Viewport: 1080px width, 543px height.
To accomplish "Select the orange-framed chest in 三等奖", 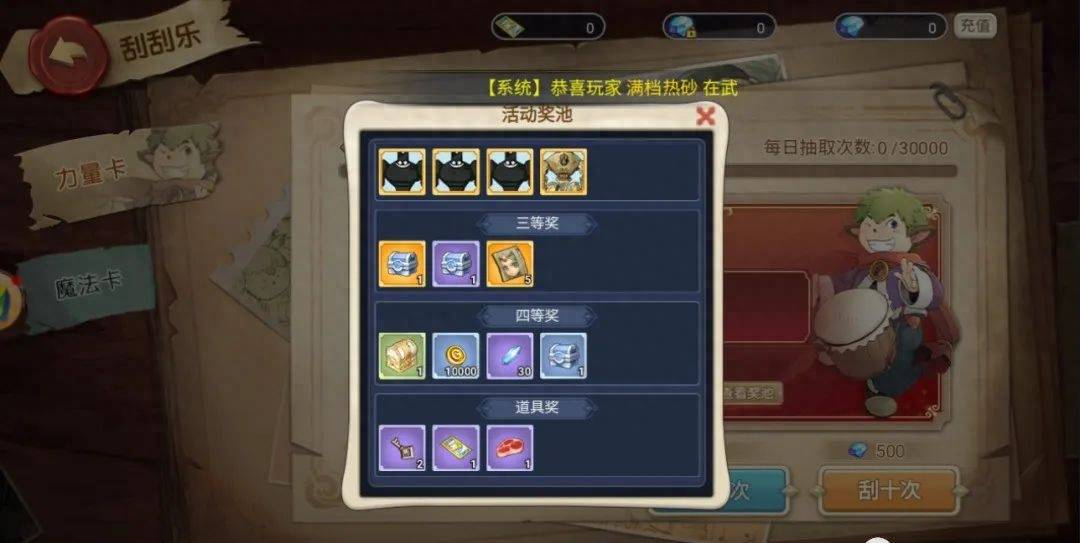I will tap(402, 264).
